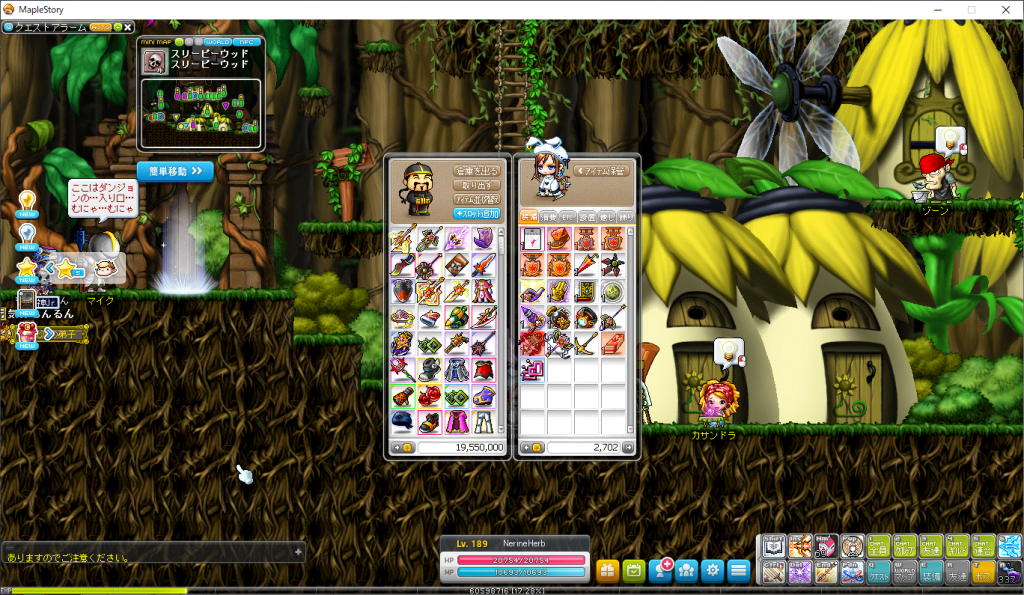Image resolution: width=1024 pixels, height=595 pixels.
Task: Select the sleeping-skull map icon in minimap
Action: click(154, 61)
